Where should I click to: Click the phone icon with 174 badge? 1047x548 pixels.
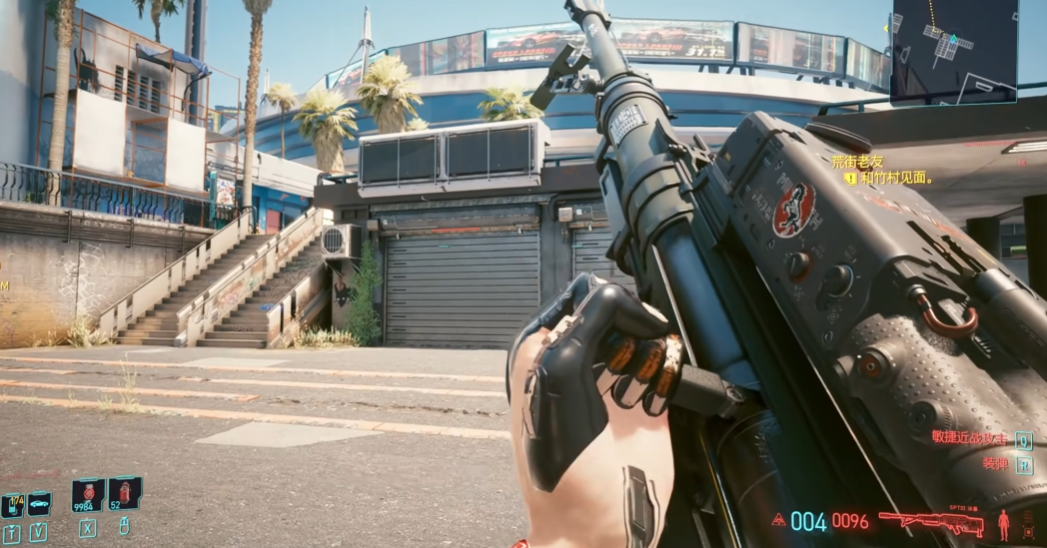pyautogui.click(x=12, y=505)
